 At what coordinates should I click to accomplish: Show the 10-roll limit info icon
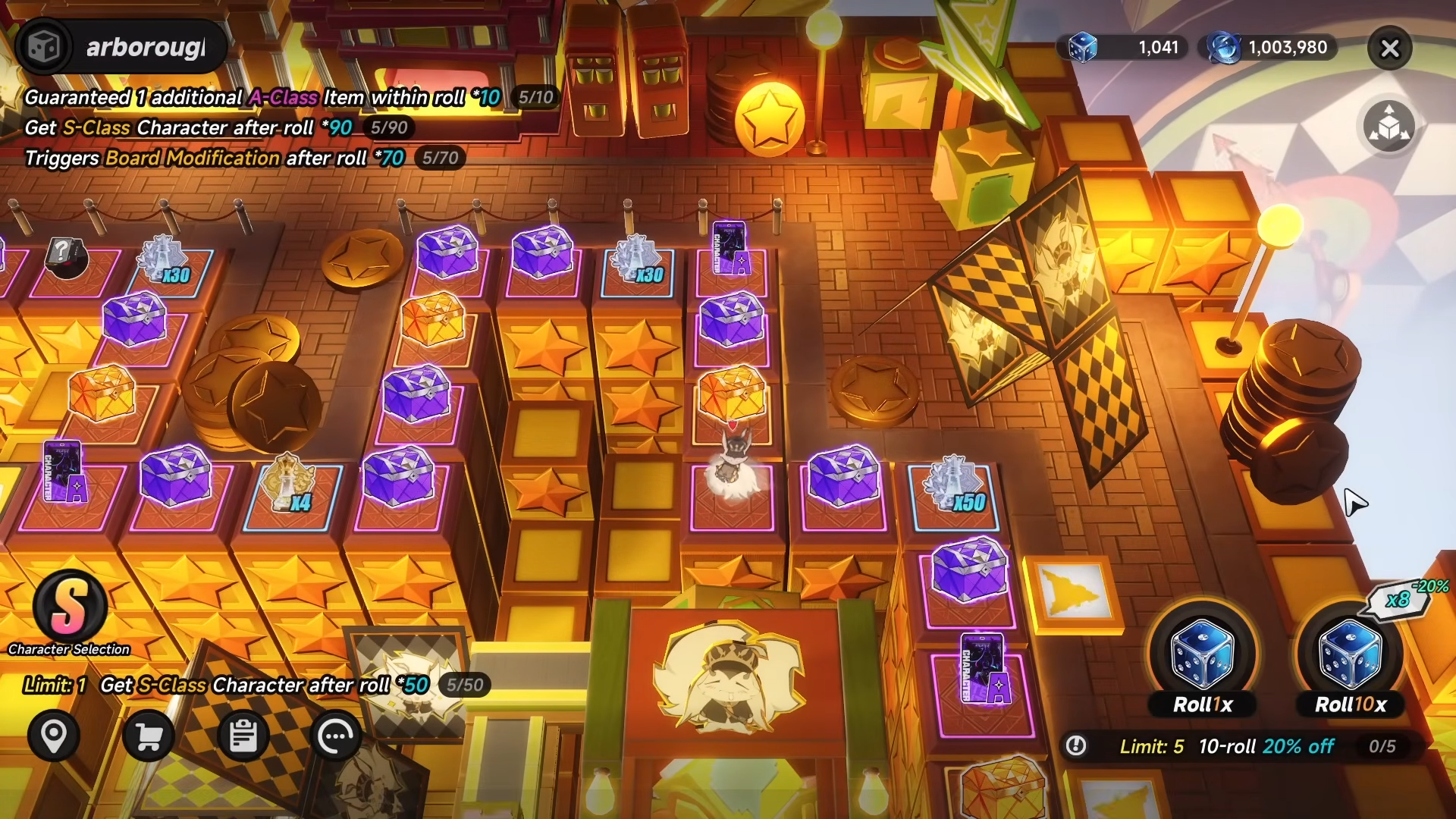(x=1075, y=746)
